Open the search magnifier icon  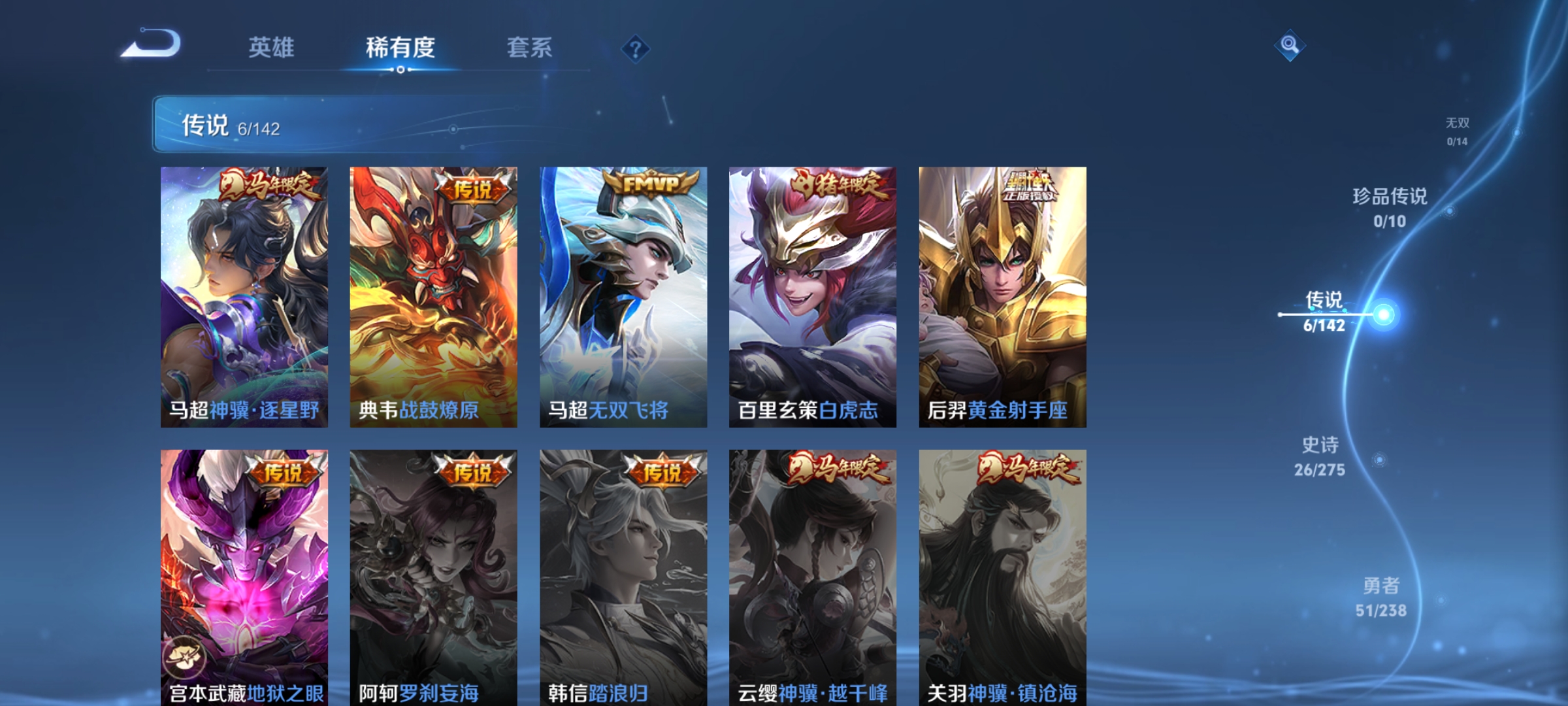click(x=1288, y=47)
